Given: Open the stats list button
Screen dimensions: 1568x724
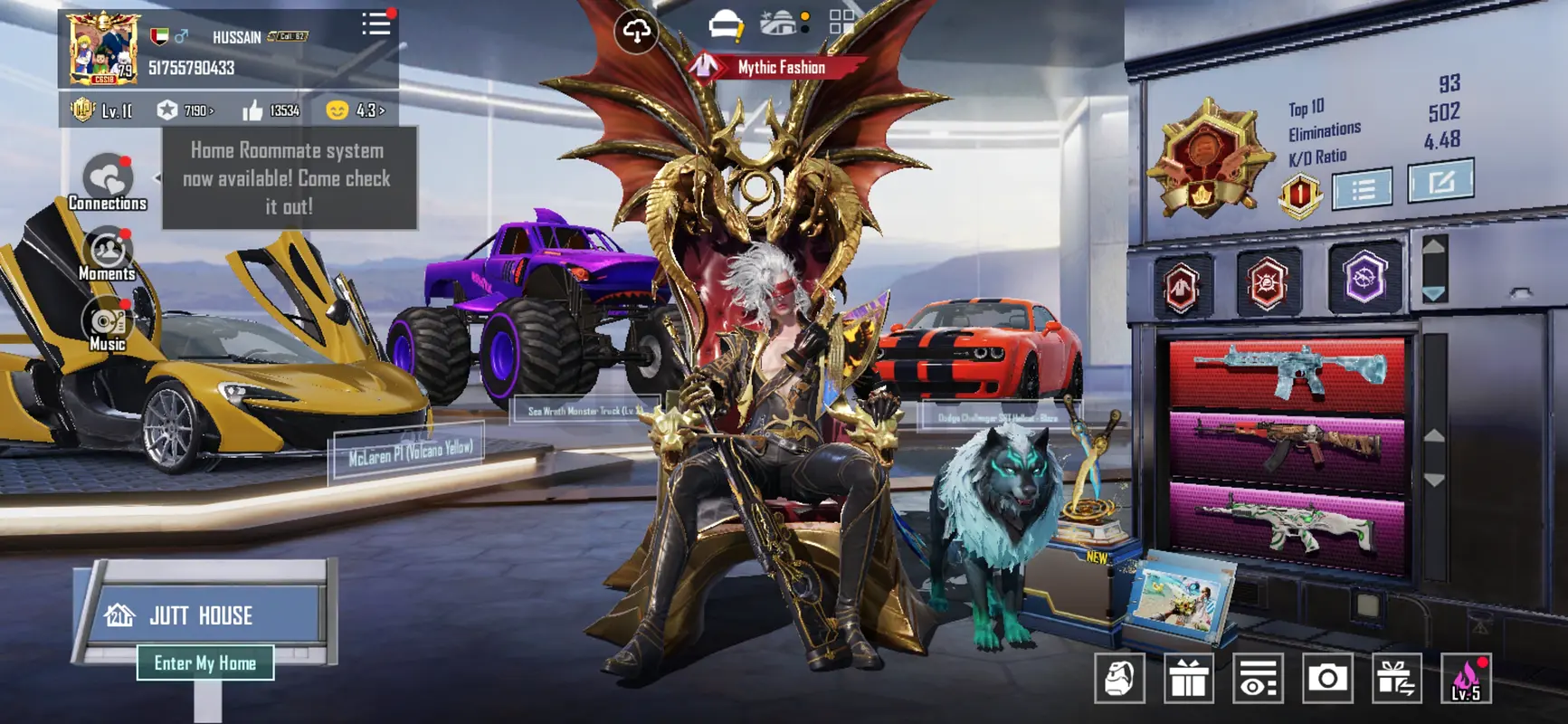Looking at the screenshot, I should pos(1362,190).
